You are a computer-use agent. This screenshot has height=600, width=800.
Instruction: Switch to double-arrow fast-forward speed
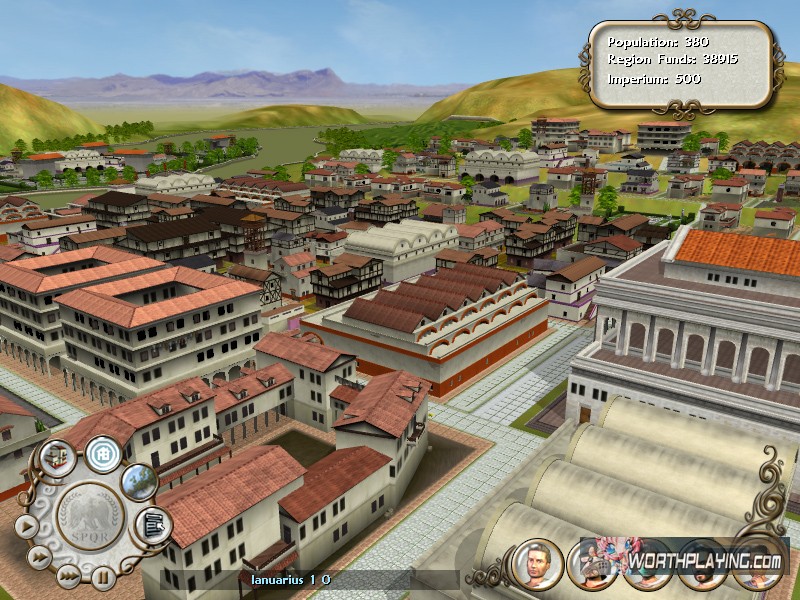[38, 555]
